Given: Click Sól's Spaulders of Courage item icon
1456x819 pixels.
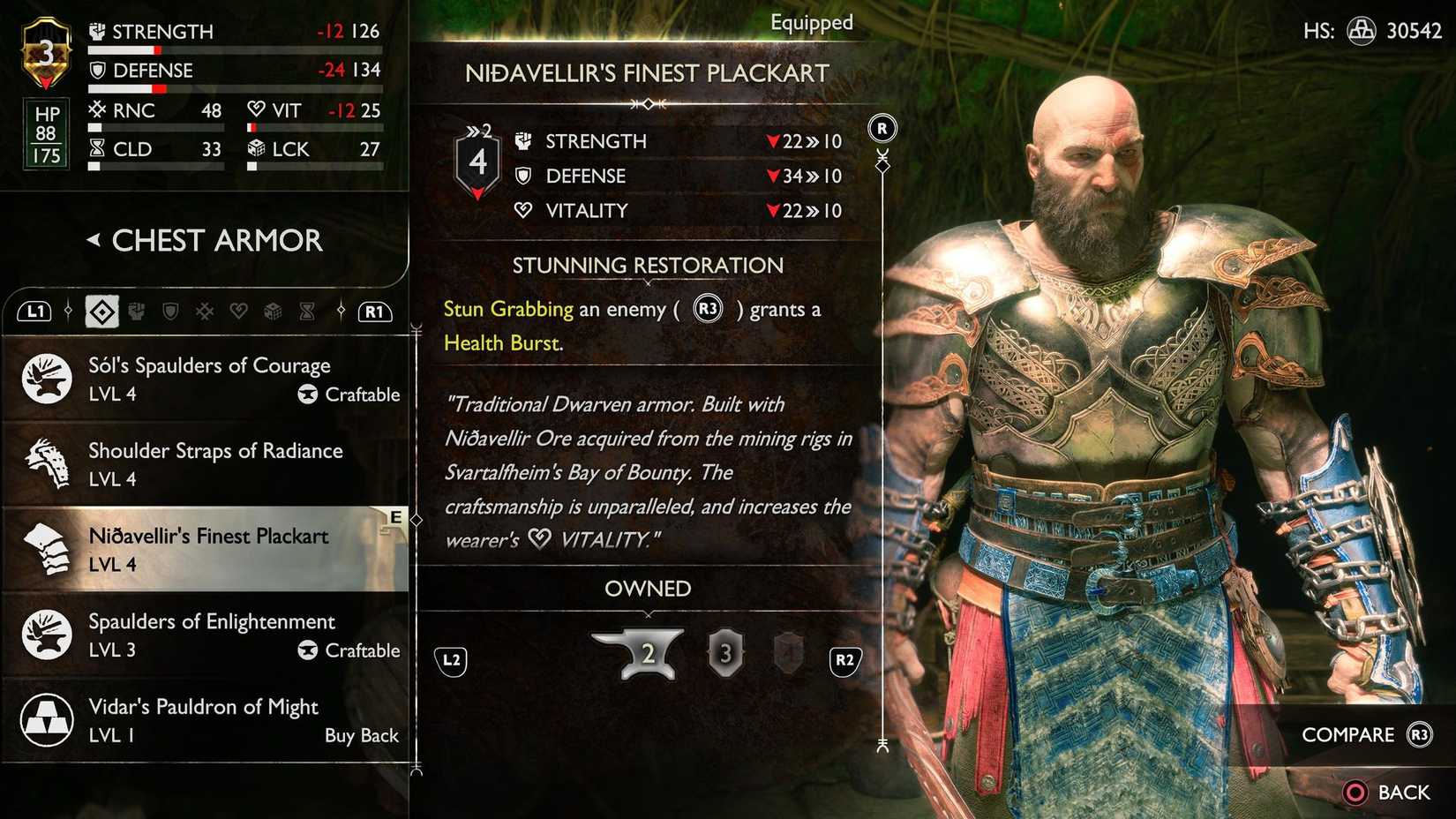Looking at the screenshot, I should (45, 378).
